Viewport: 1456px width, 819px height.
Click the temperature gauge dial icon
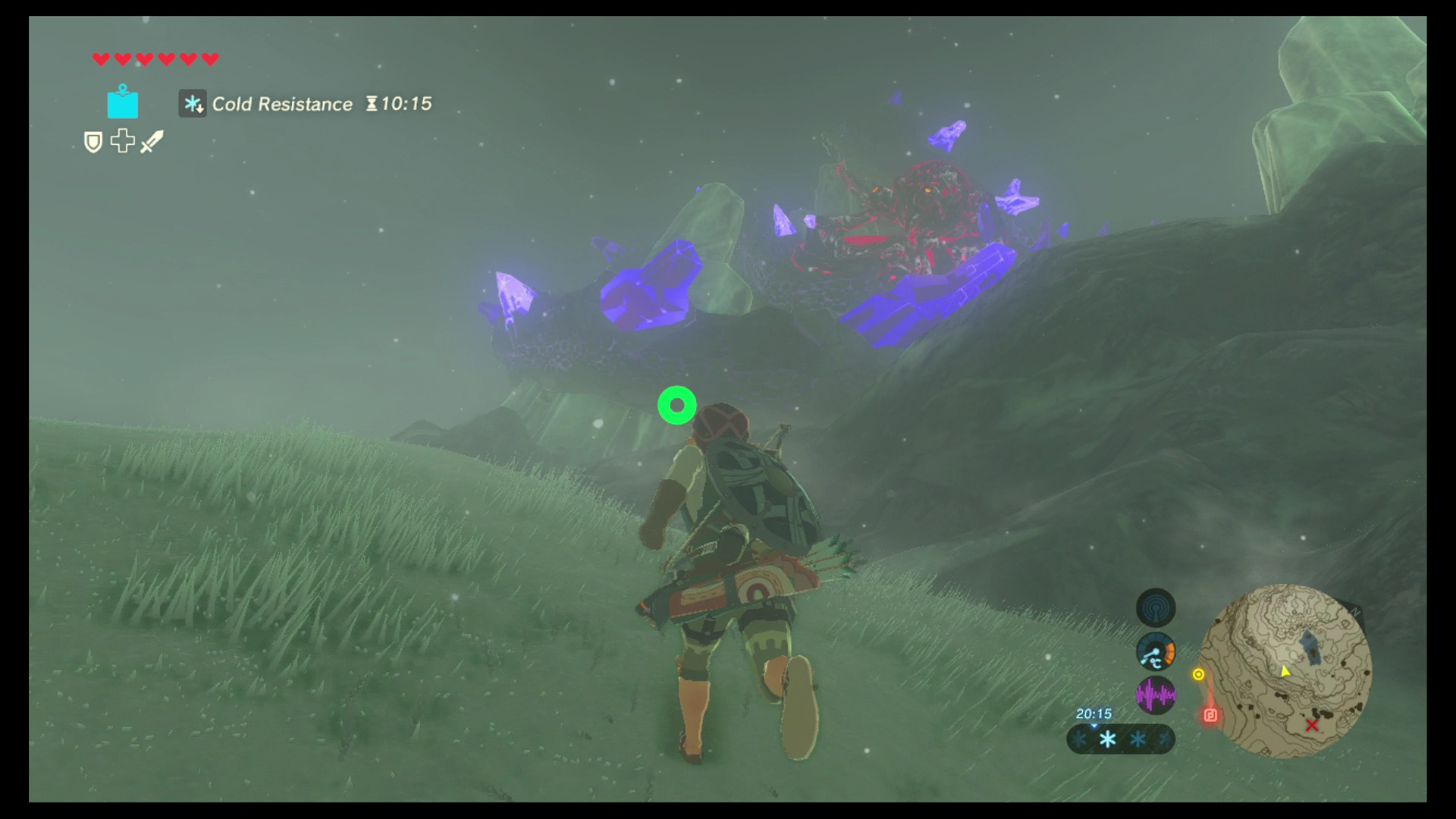click(1156, 651)
